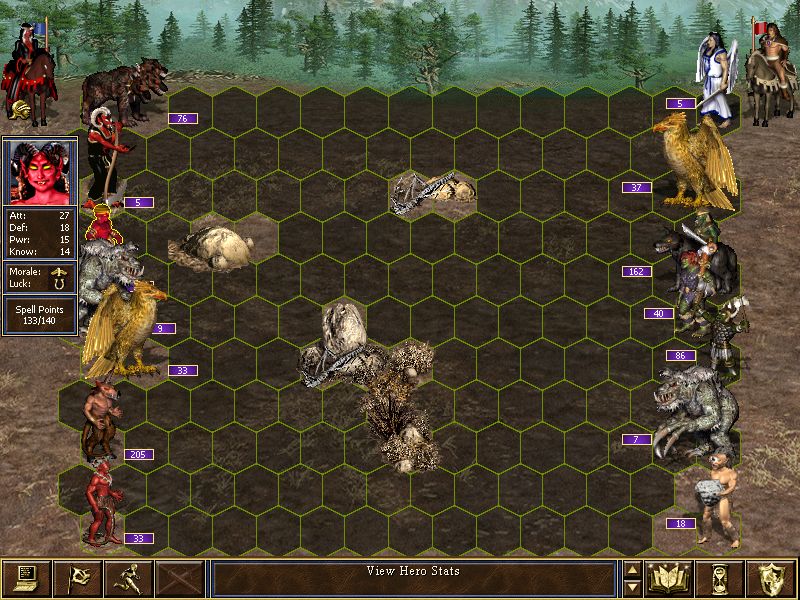Select the red-faced hero portrait
The width and height of the screenshot is (800, 600).
tap(40, 171)
